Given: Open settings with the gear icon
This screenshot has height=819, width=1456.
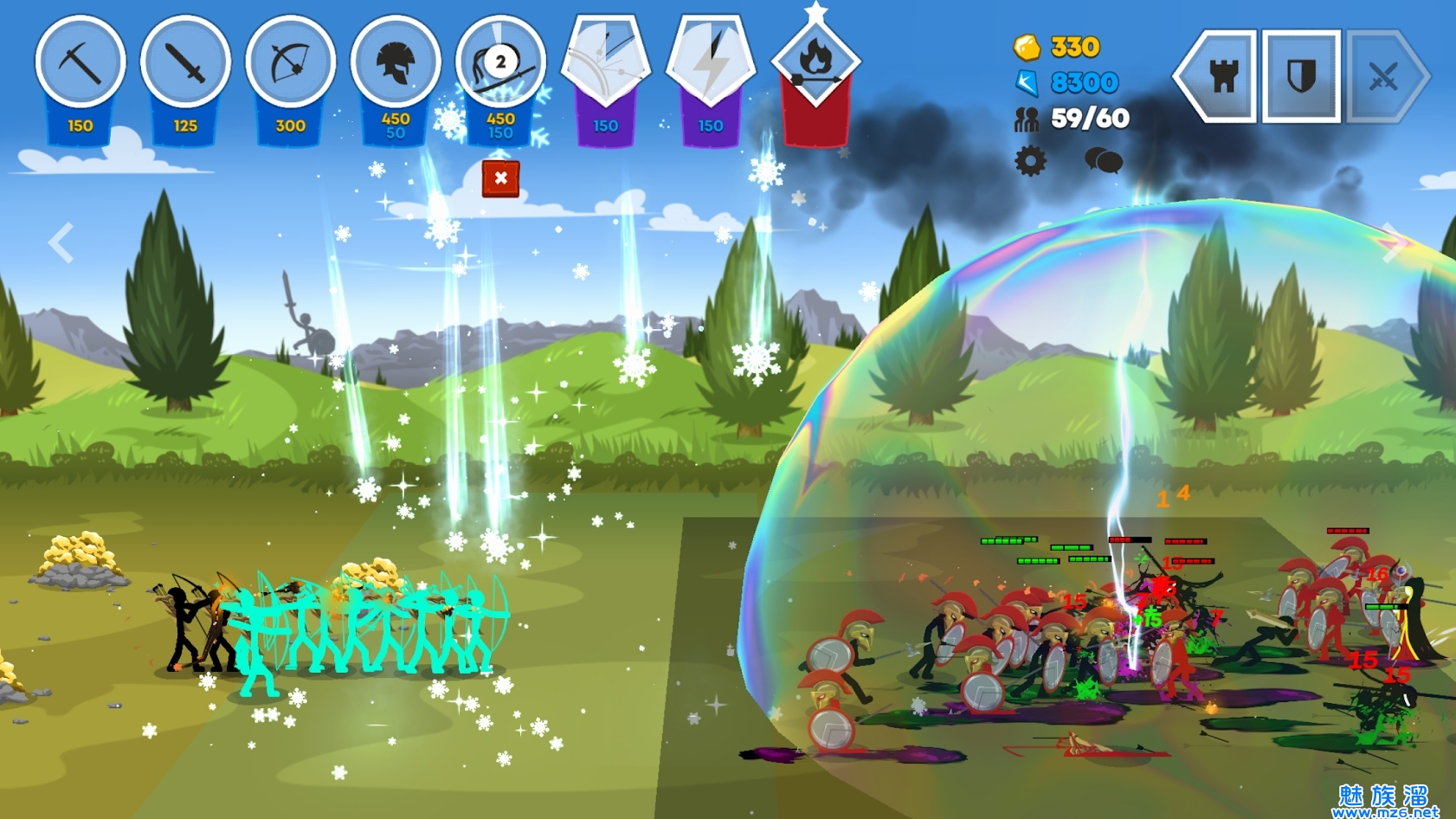Looking at the screenshot, I should [1030, 161].
